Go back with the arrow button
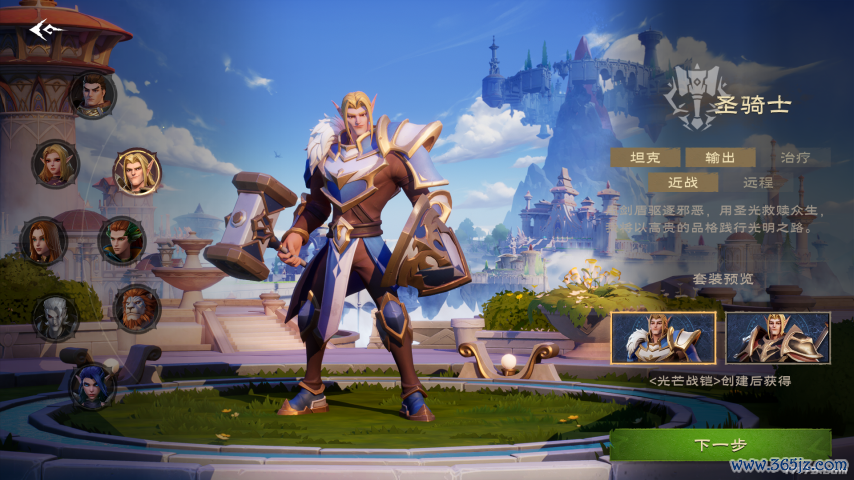The height and width of the screenshot is (480, 854). point(46,30)
